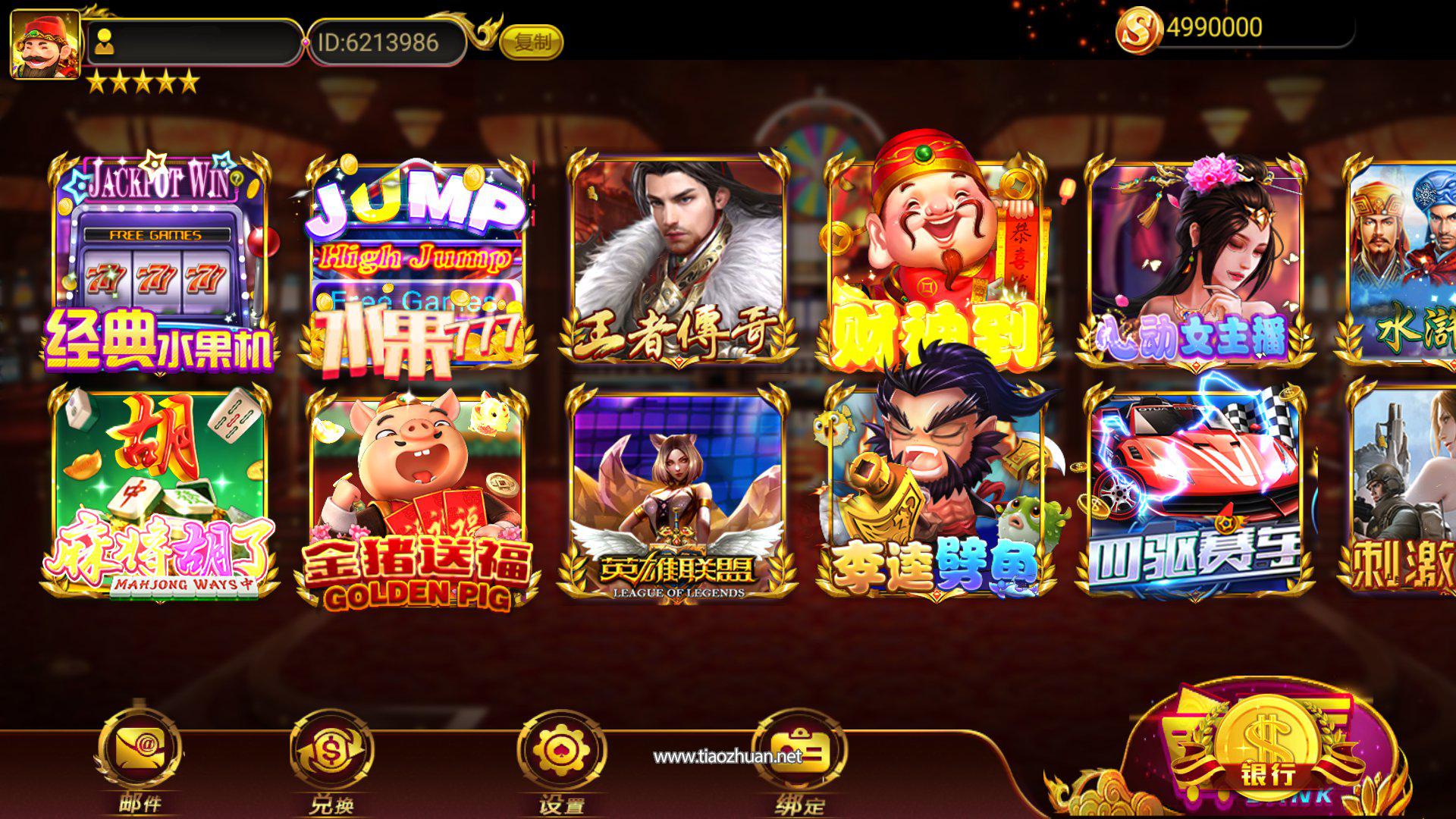Copy the player ID with 复制 button
Screen dimensions: 1456x819
(532, 42)
